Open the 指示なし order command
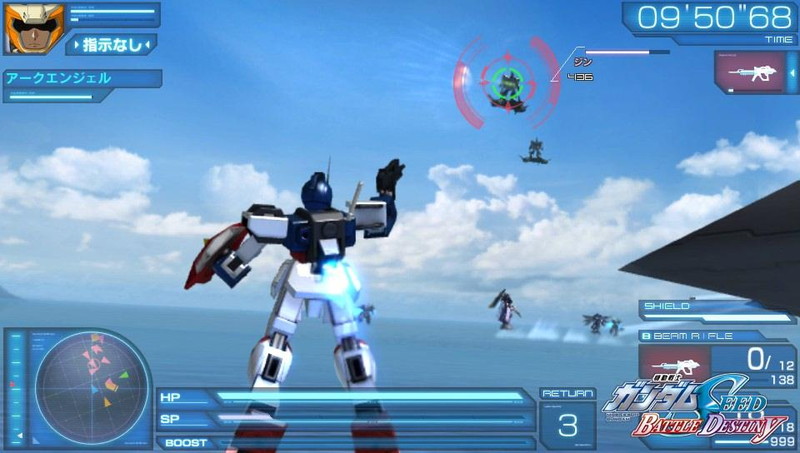Image resolution: width=800 pixels, height=453 pixels. tap(110, 44)
